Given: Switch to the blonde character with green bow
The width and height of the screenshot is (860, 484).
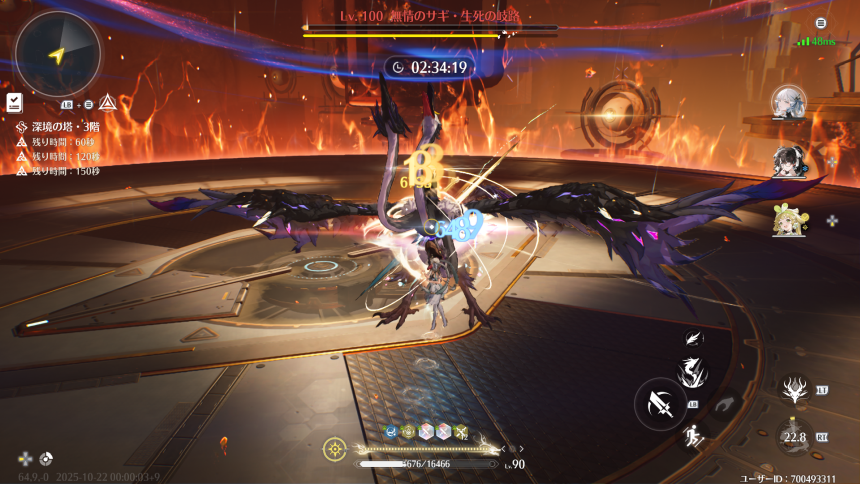Looking at the screenshot, I should [788, 220].
